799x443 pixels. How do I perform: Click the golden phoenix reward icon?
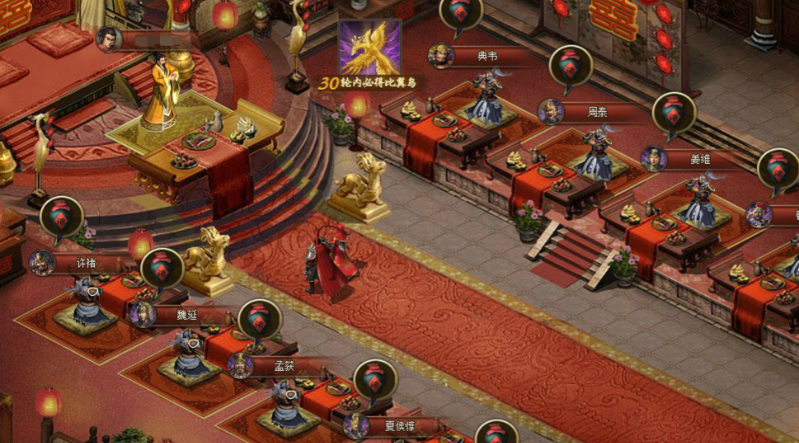[369, 47]
